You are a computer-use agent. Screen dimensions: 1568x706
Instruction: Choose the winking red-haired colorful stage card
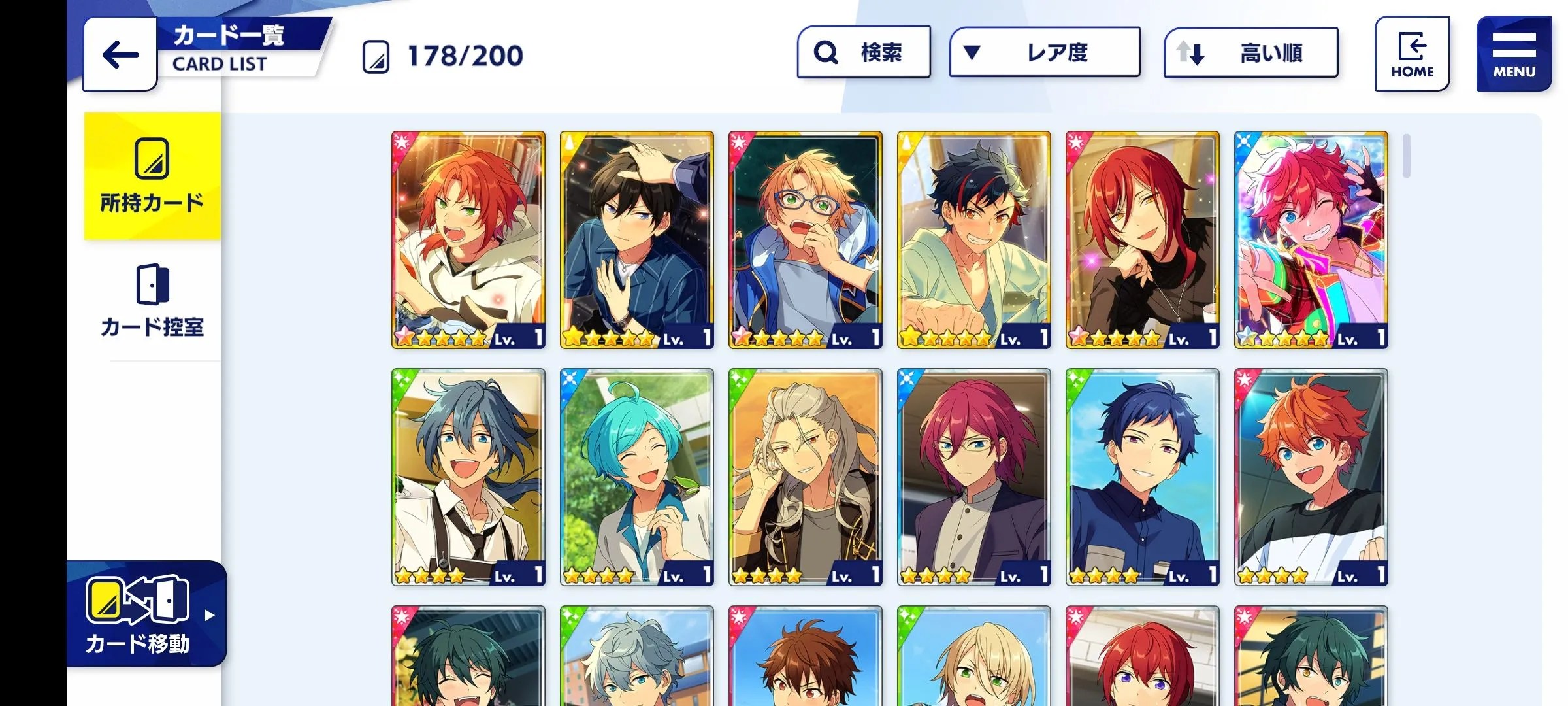tap(1311, 240)
